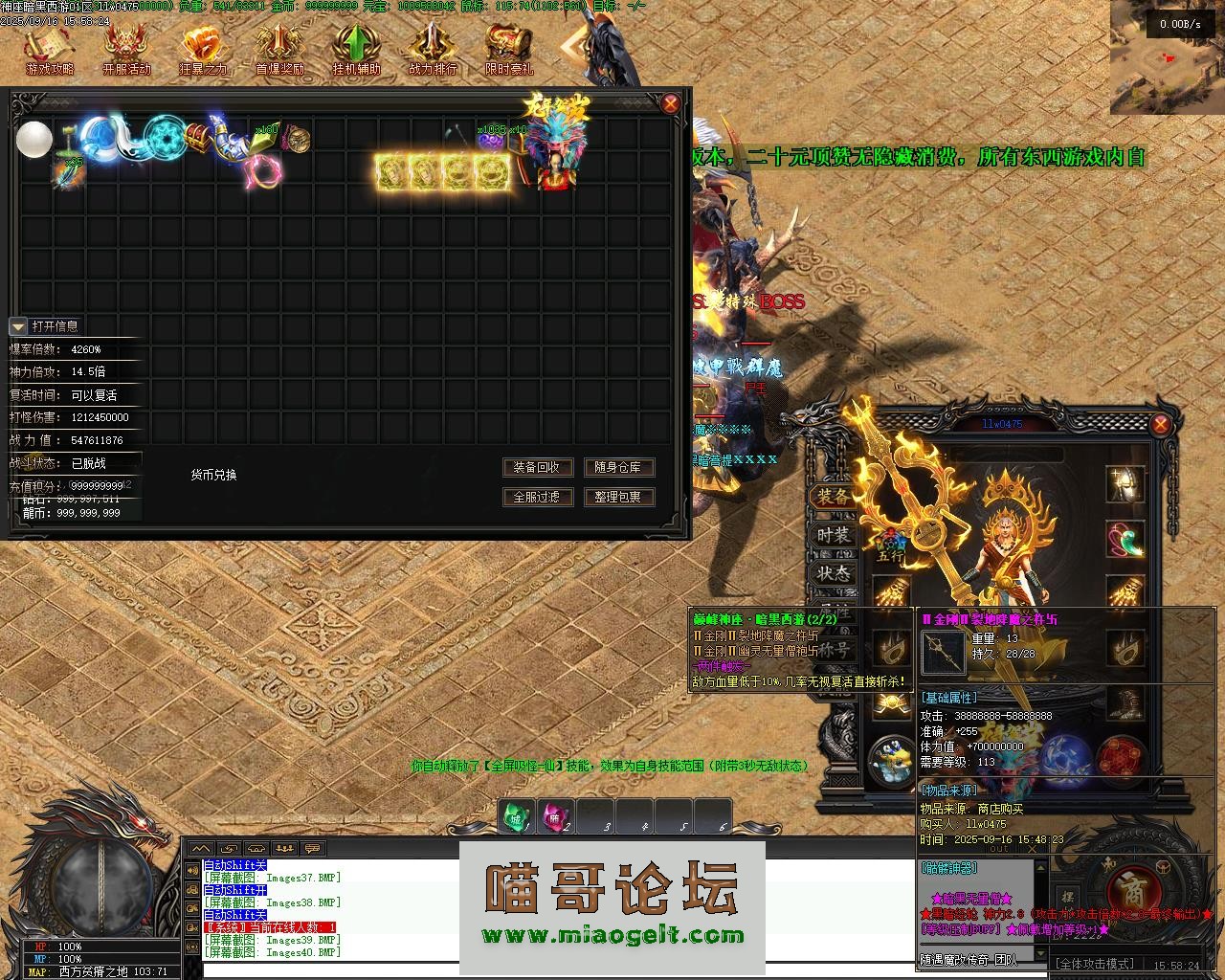Click the 装备回收 equipment recycle button
Image resolution: width=1225 pixels, height=980 pixels.
pyautogui.click(x=538, y=467)
